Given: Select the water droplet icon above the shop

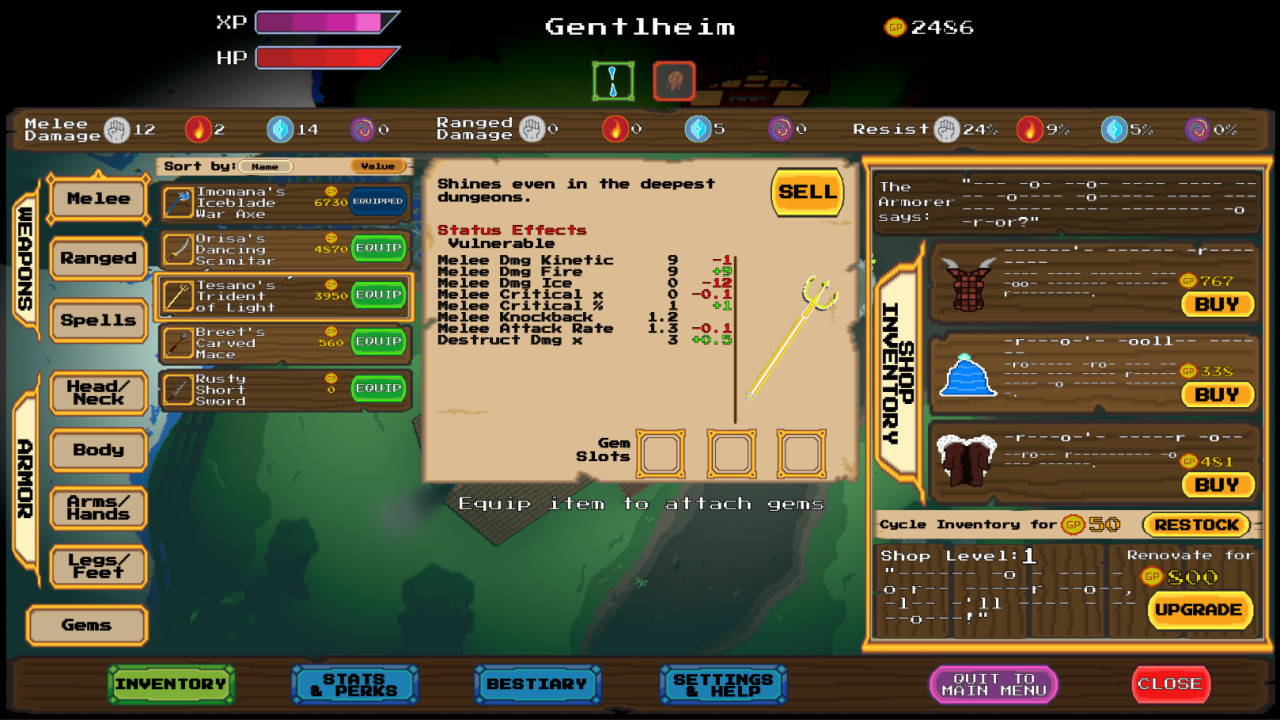Looking at the screenshot, I should point(613,81).
